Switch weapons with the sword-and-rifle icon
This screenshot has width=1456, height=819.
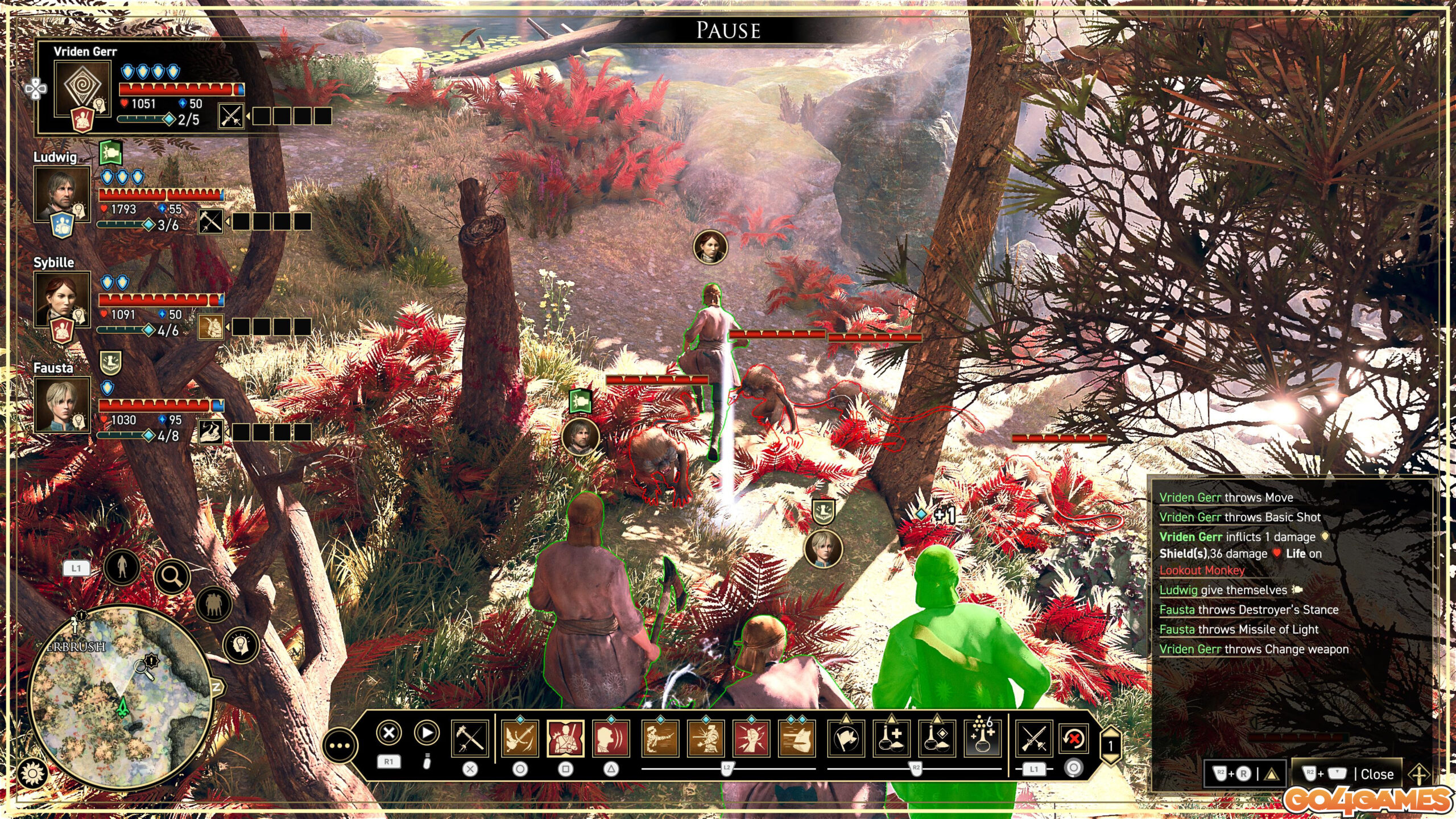coord(1033,739)
